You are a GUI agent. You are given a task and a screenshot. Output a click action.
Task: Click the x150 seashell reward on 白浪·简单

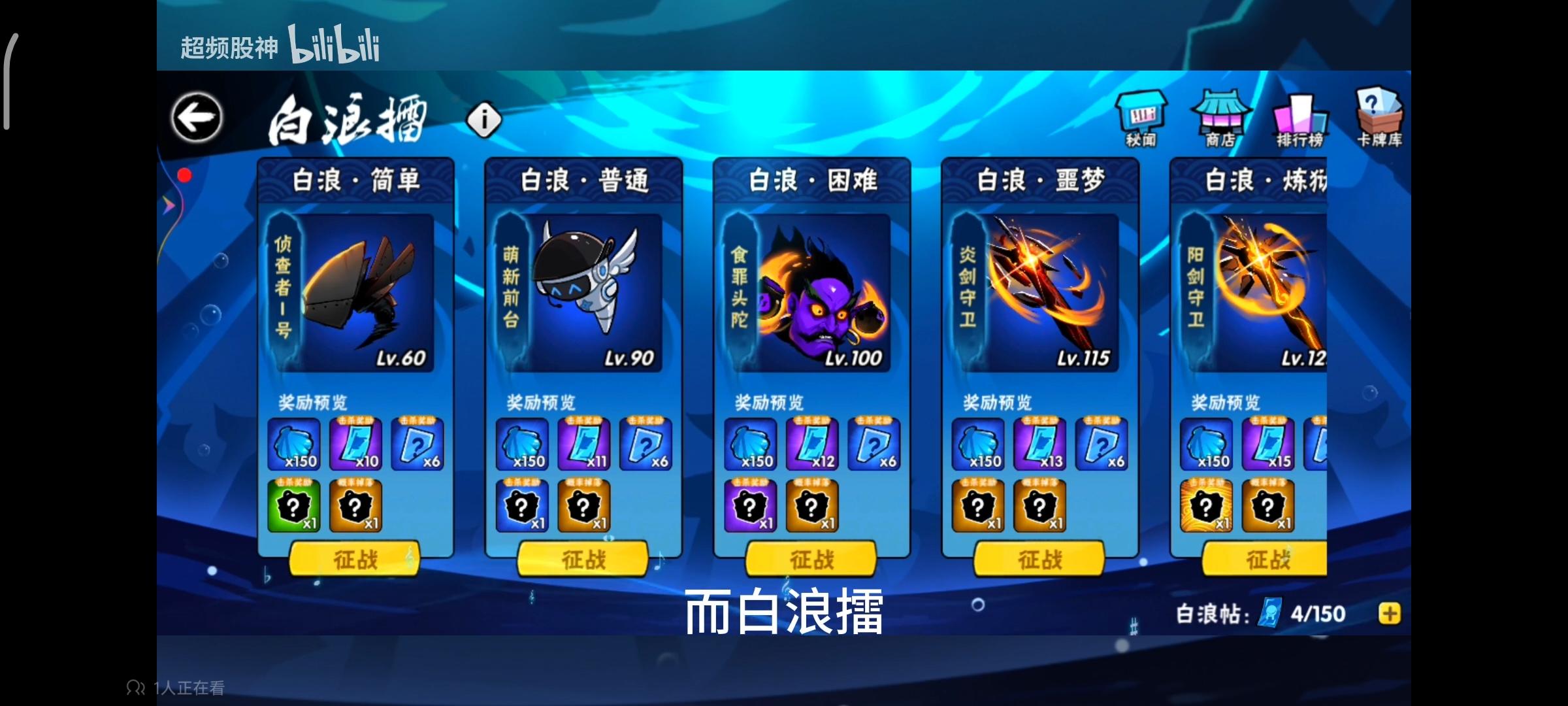294,445
